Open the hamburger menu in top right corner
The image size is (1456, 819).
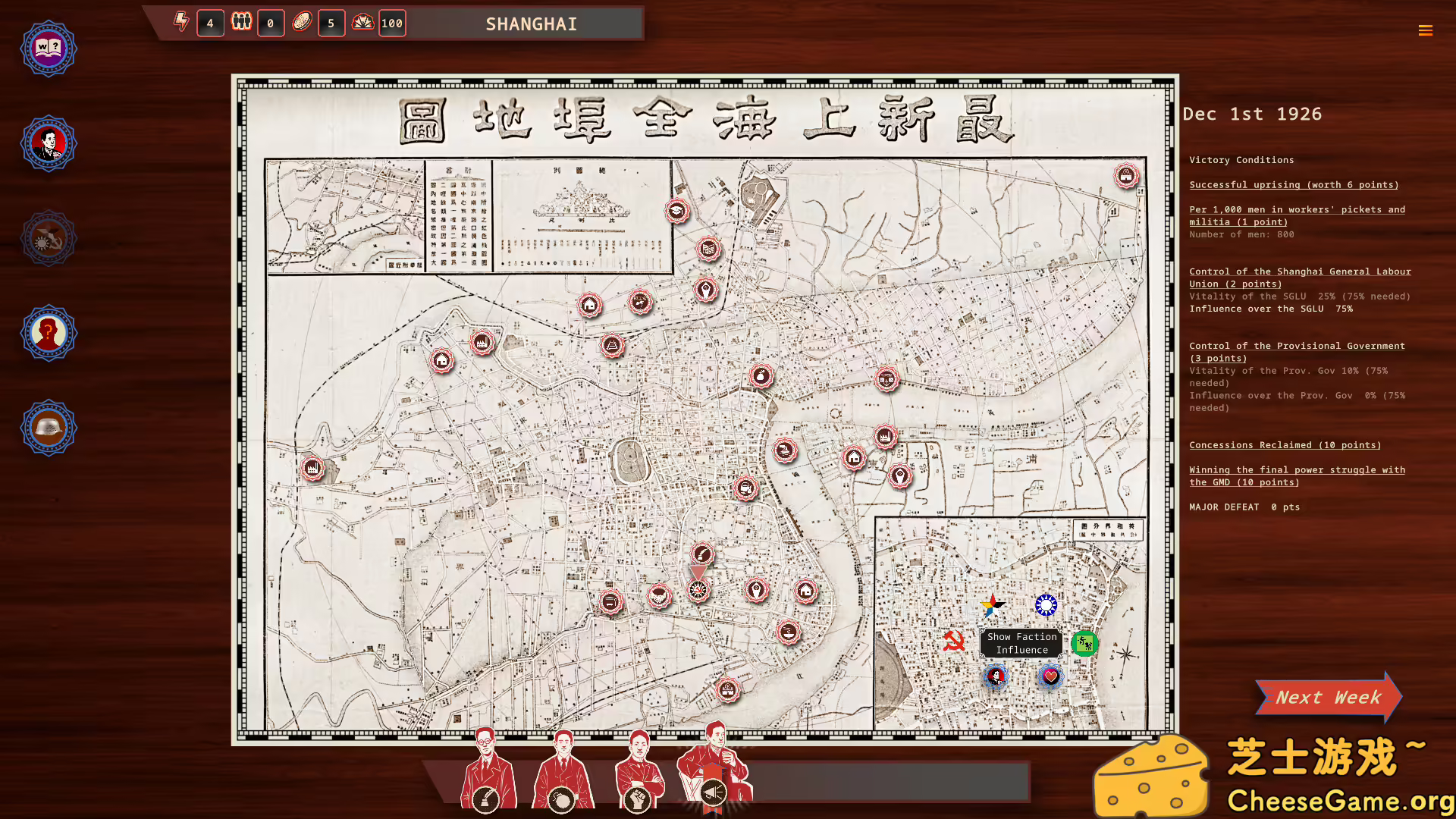coord(1426,30)
